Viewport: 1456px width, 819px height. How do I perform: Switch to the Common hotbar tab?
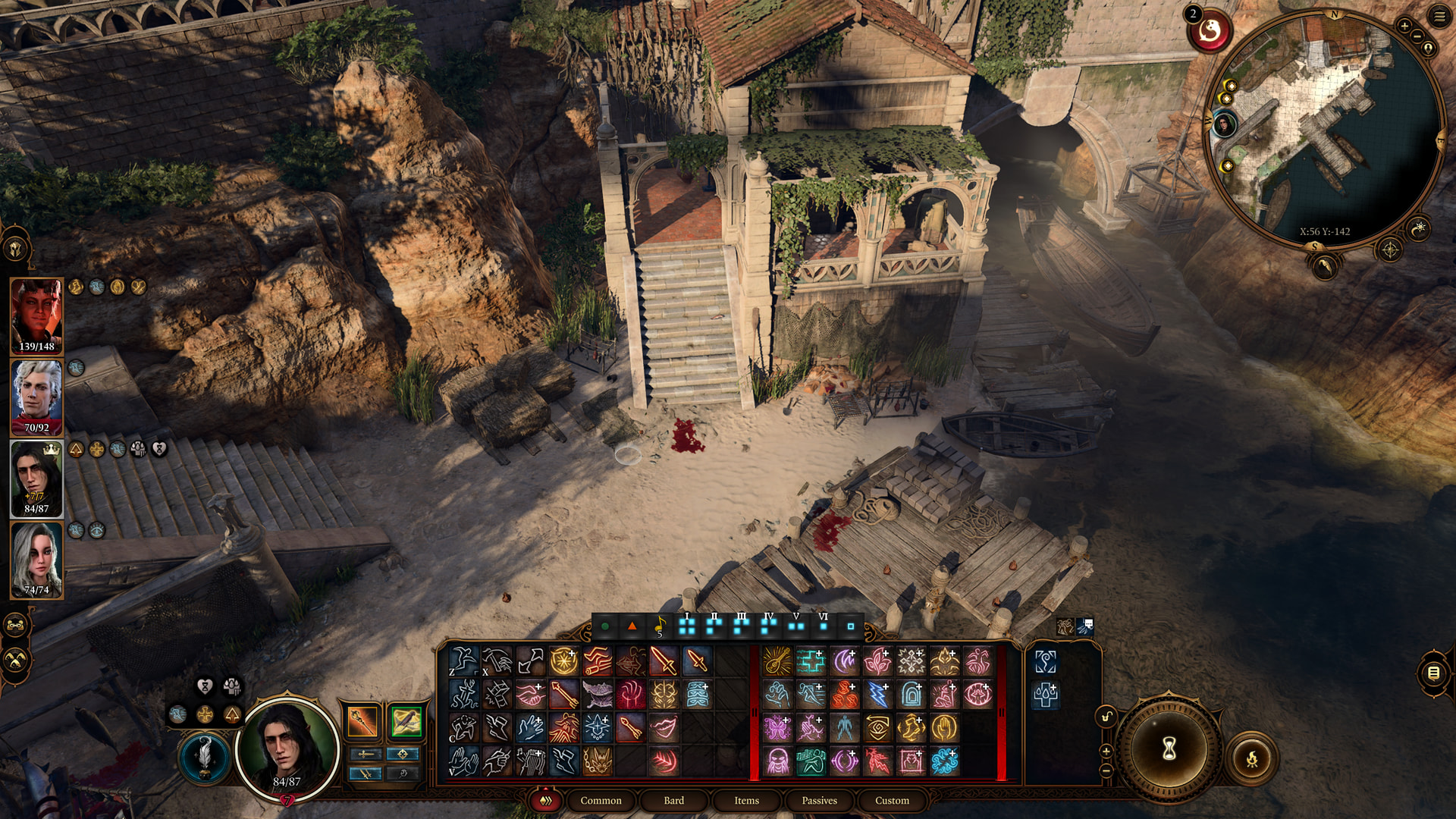click(x=601, y=800)
